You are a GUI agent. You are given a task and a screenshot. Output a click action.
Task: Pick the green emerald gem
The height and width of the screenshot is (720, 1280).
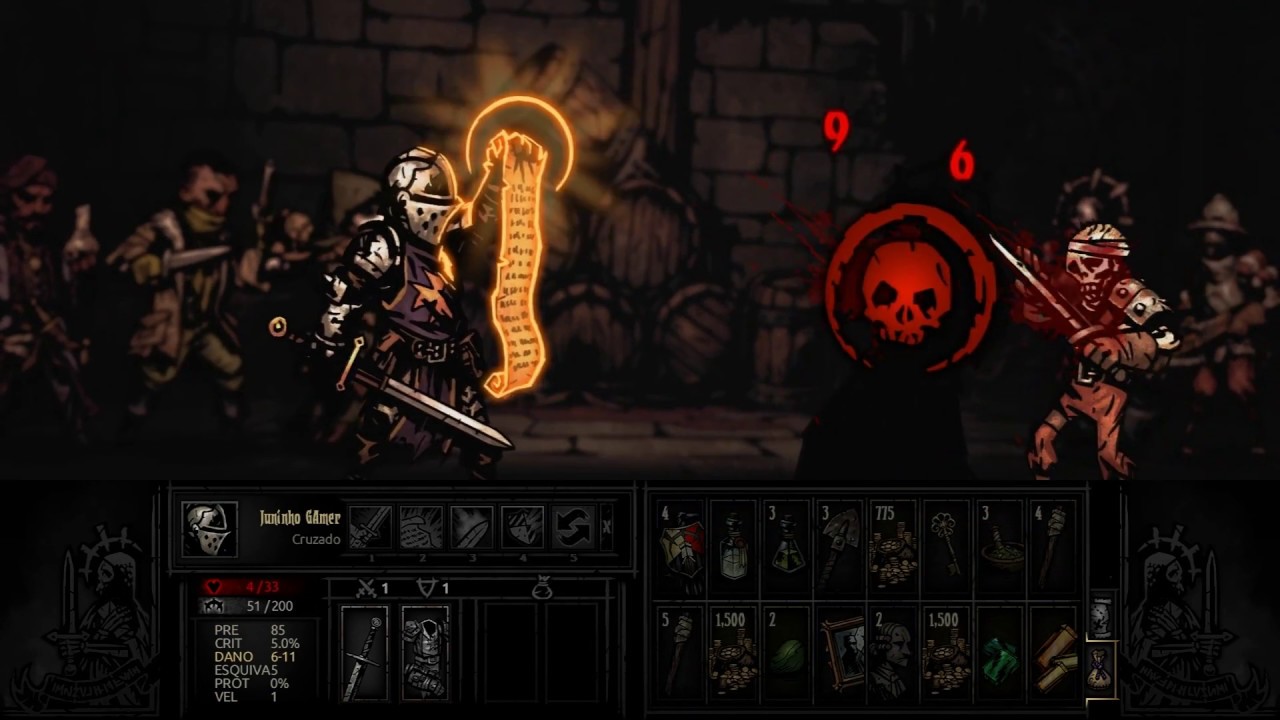[x=1000, y=653]
